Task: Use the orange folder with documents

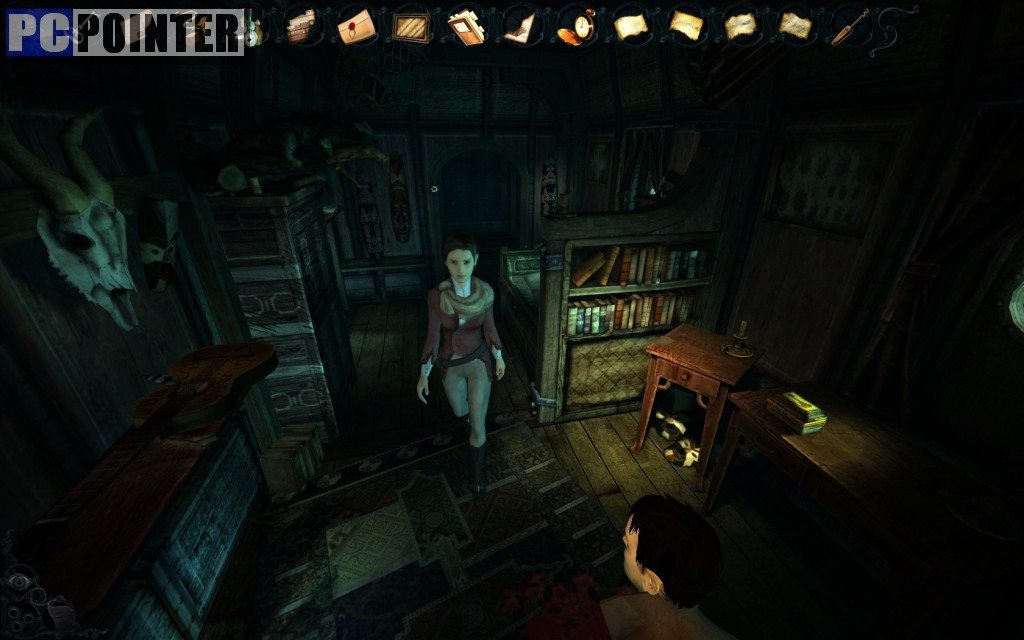Action: 464,24
